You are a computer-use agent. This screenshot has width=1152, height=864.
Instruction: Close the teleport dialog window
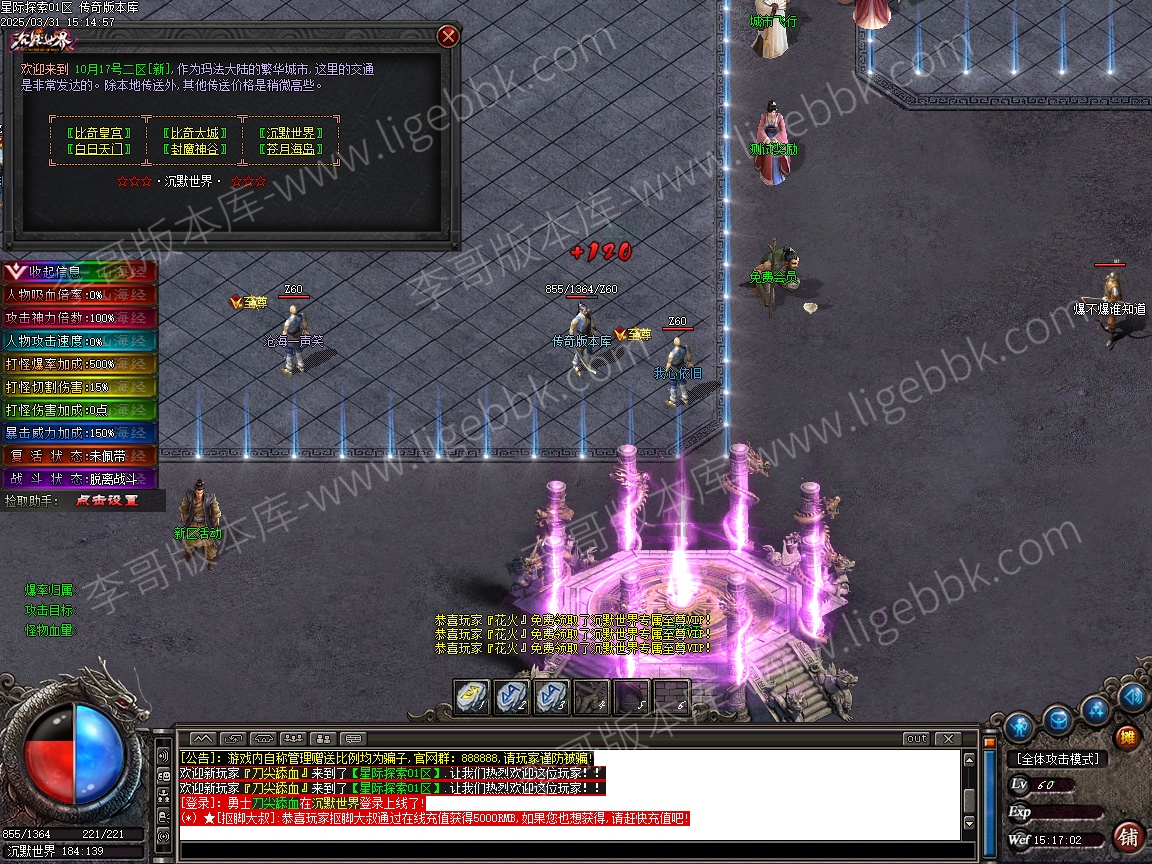(x=449, y=37)
